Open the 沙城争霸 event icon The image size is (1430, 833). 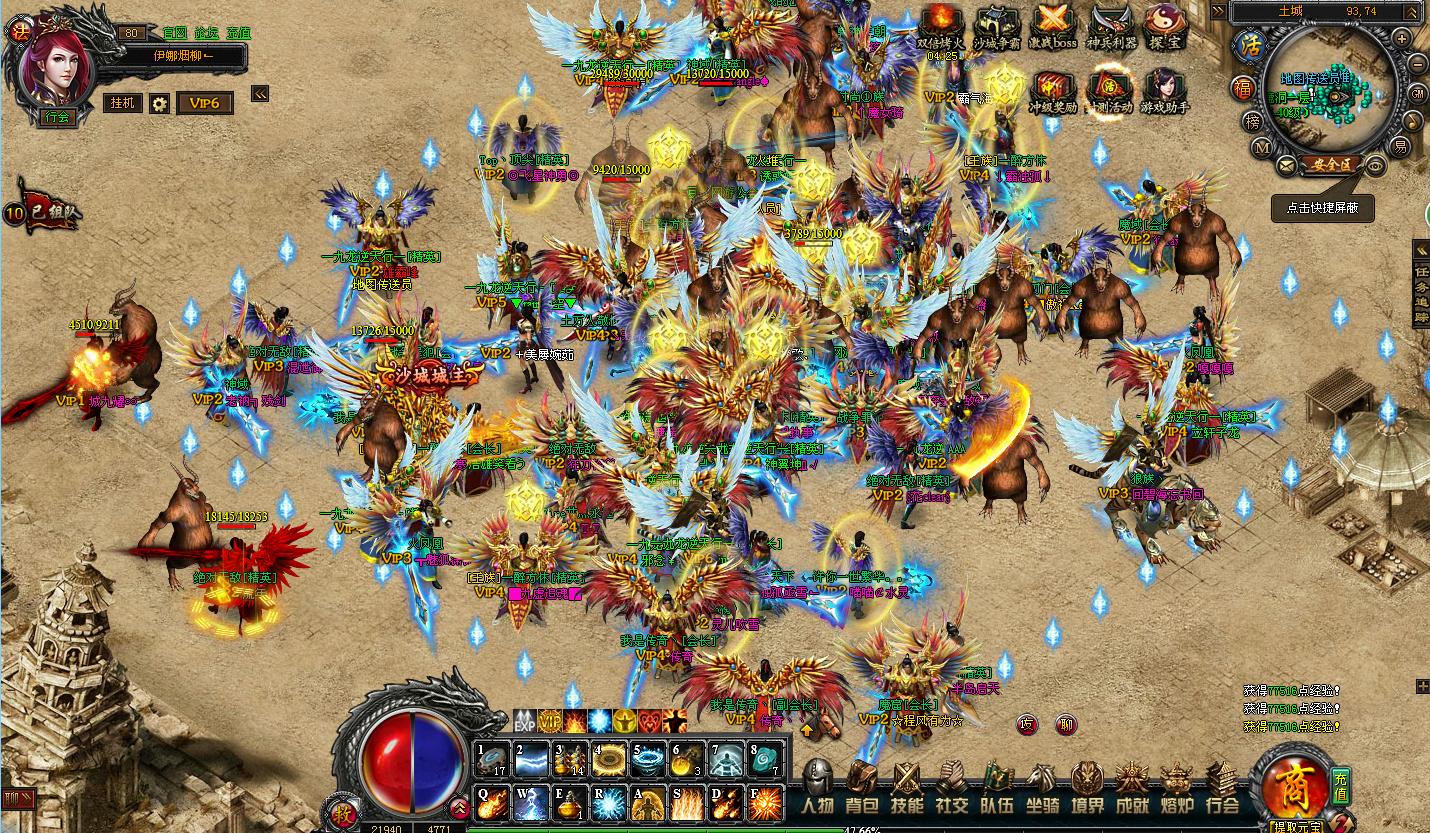[x=996, y=25]
